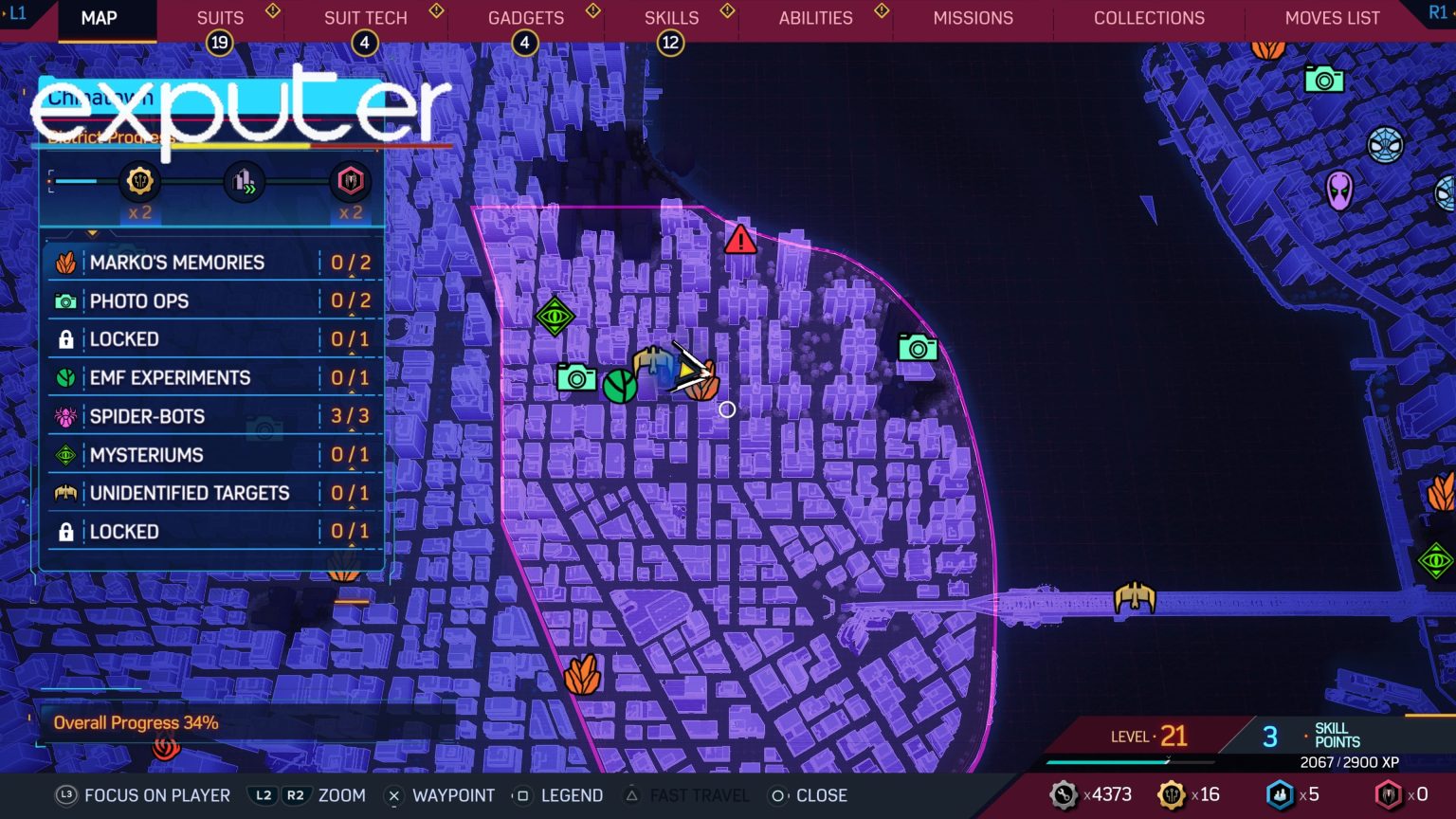Select the EMF Experiment leaf icon on the map
Viewport: 1456px width, 819px height.
click(620, 387)
